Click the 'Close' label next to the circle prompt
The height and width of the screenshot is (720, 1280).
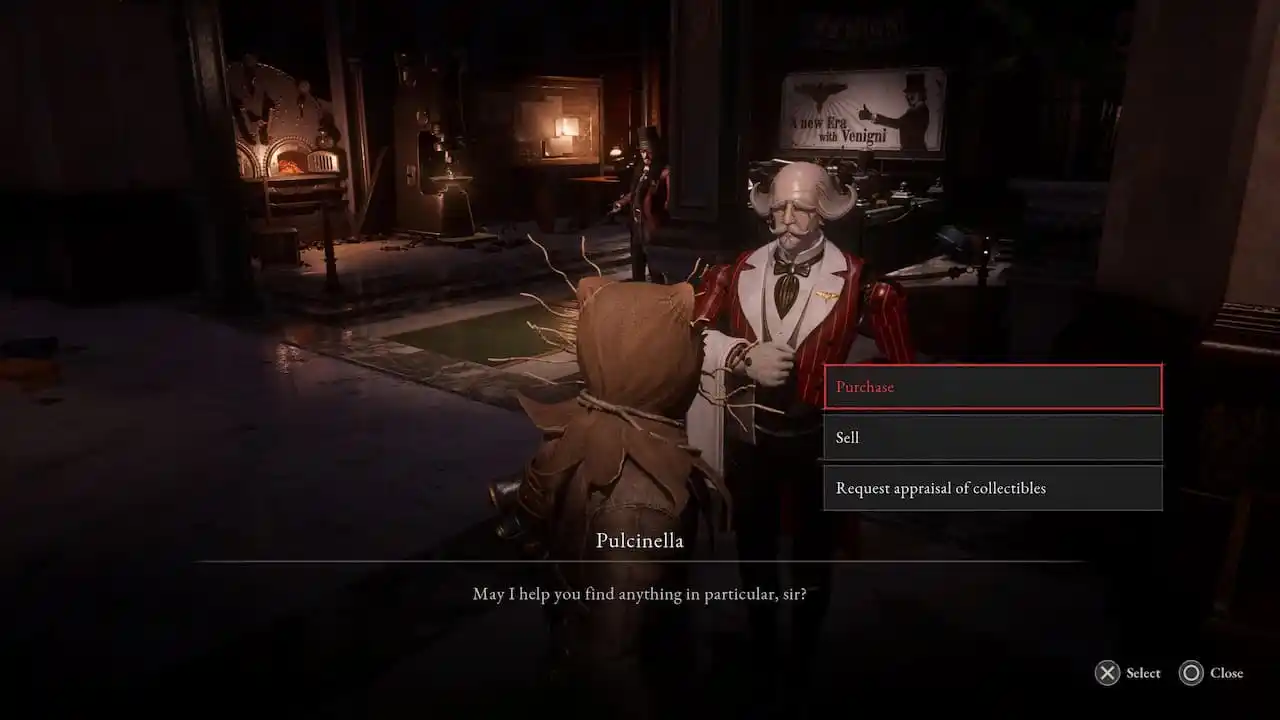click(1227, 673)
